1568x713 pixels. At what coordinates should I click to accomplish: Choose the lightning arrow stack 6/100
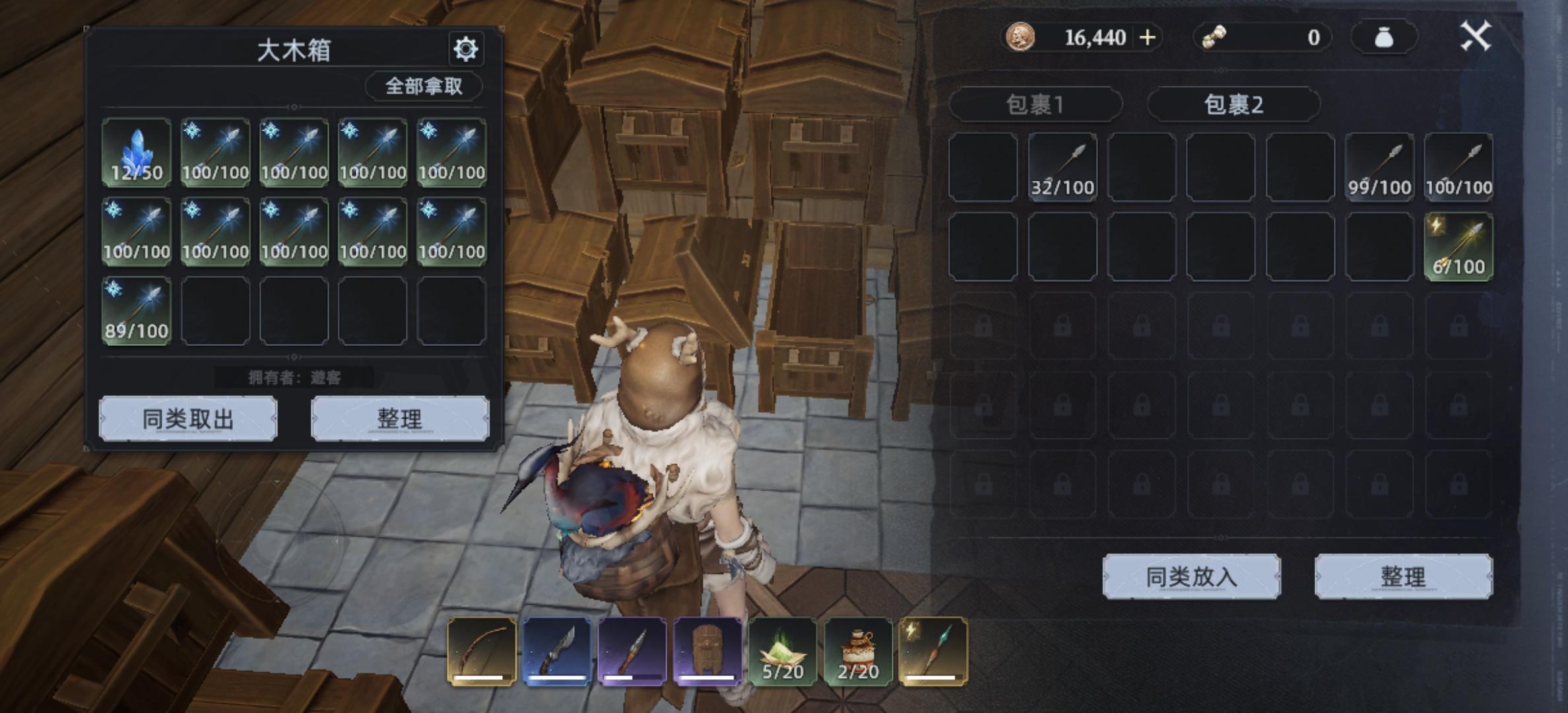pos(1458,247)
